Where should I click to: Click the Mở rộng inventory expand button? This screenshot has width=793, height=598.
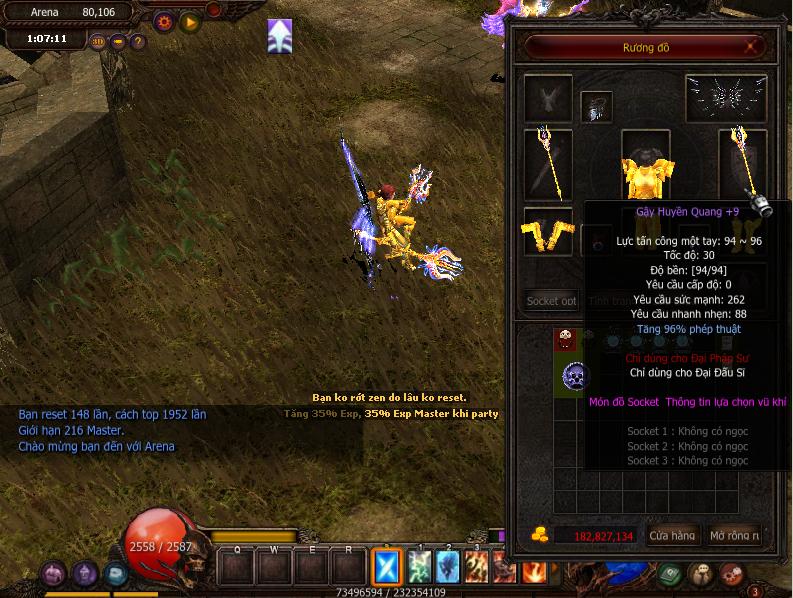(x=734, y=536)
